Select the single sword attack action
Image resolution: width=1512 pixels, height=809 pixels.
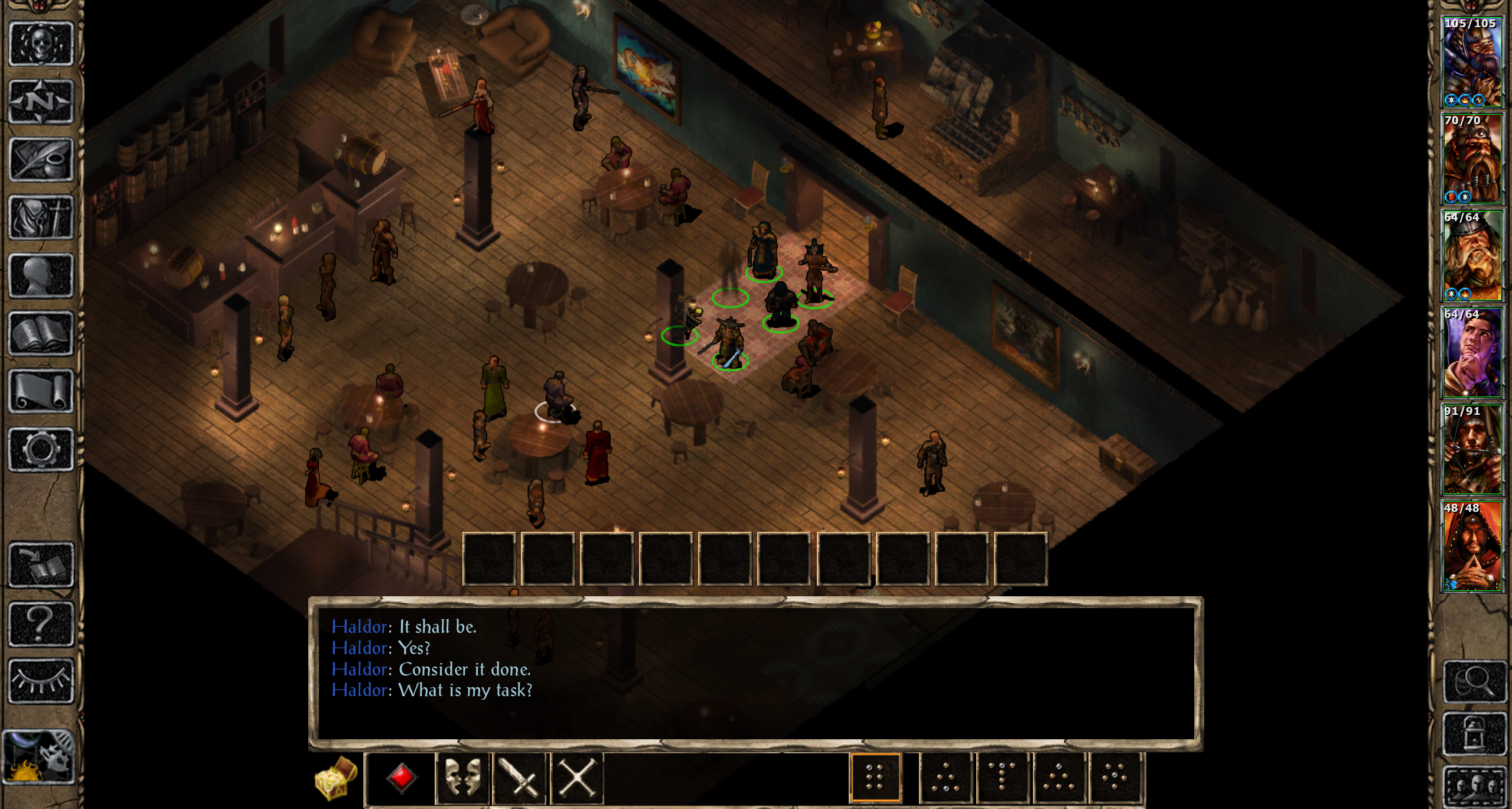(x=519, y=778)
